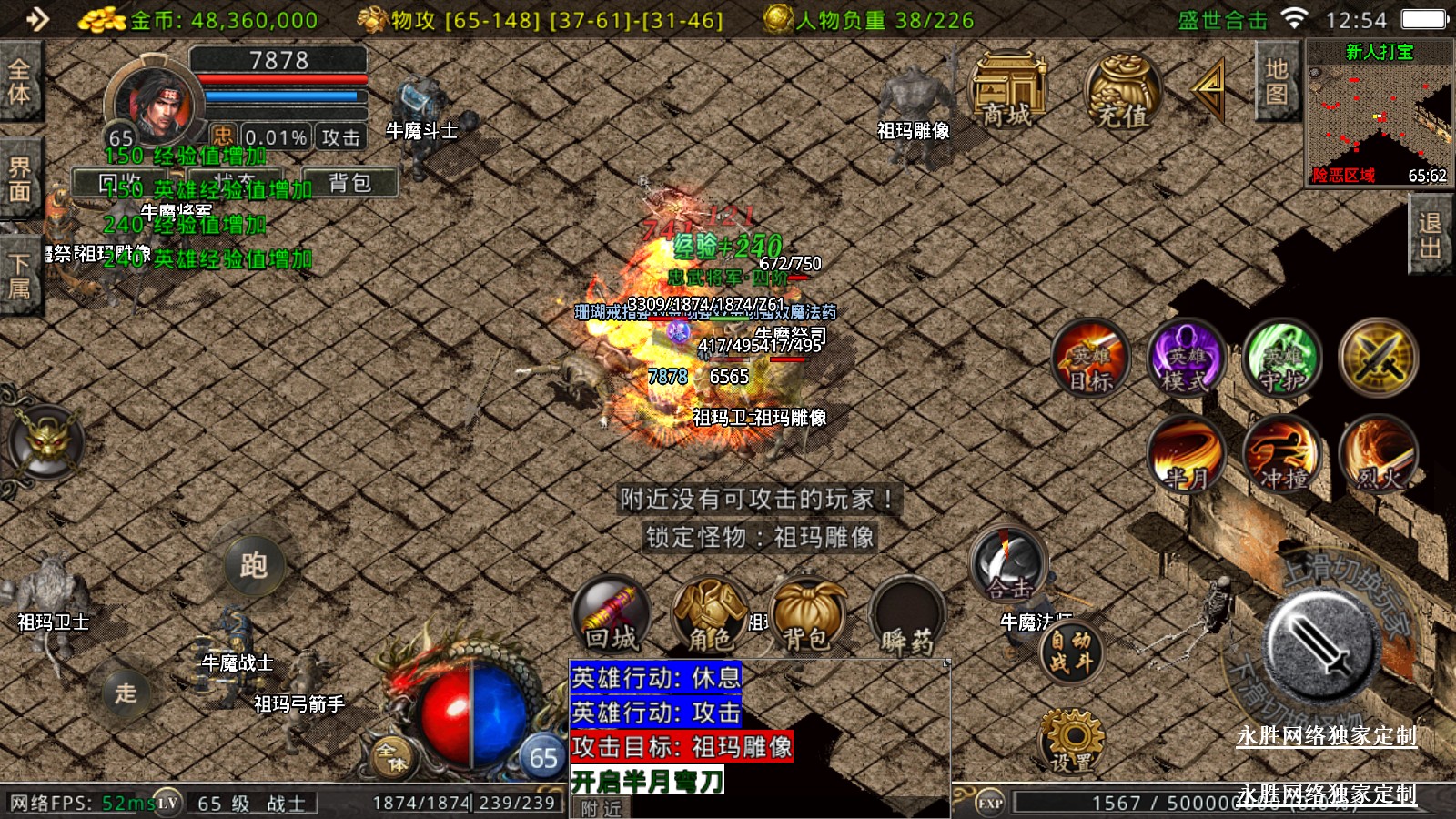Use the 冲撞 charge skill
1456x819 pixels.
1283,454
